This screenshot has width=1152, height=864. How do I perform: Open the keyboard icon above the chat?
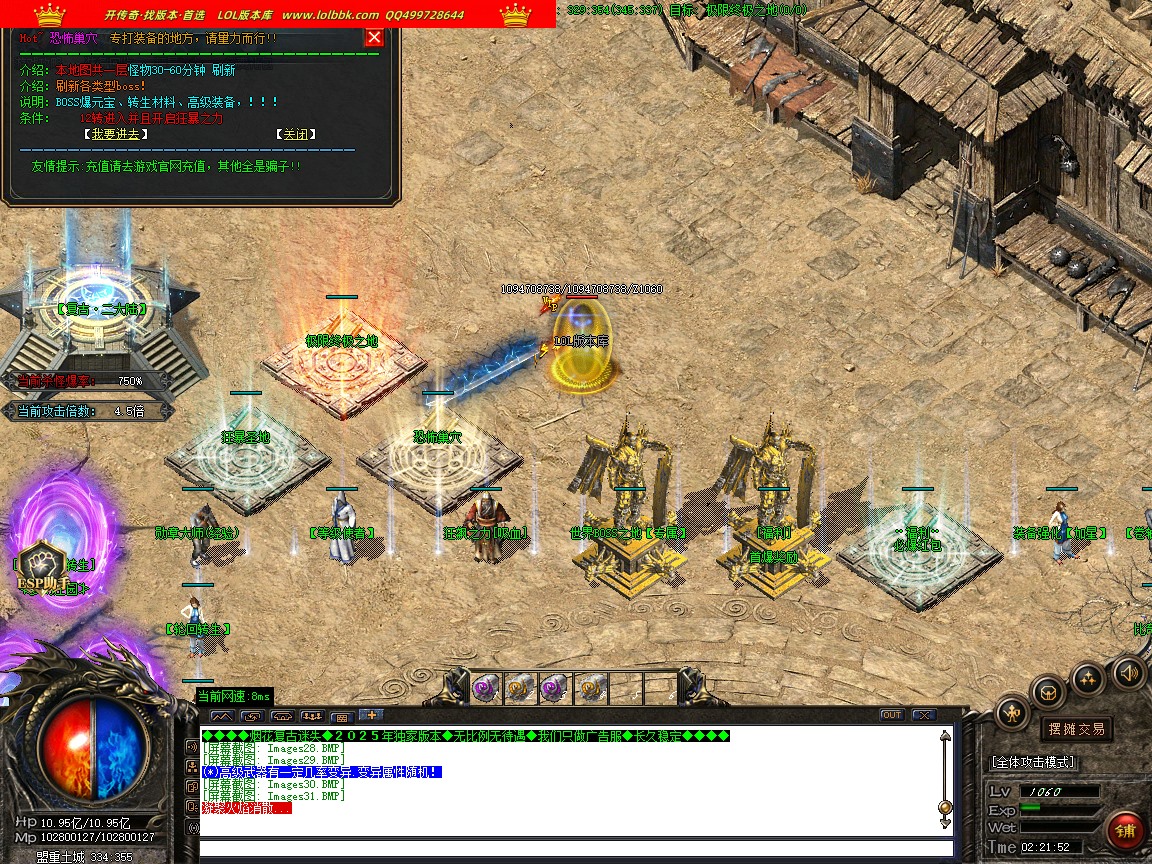[x=341, y=717]
